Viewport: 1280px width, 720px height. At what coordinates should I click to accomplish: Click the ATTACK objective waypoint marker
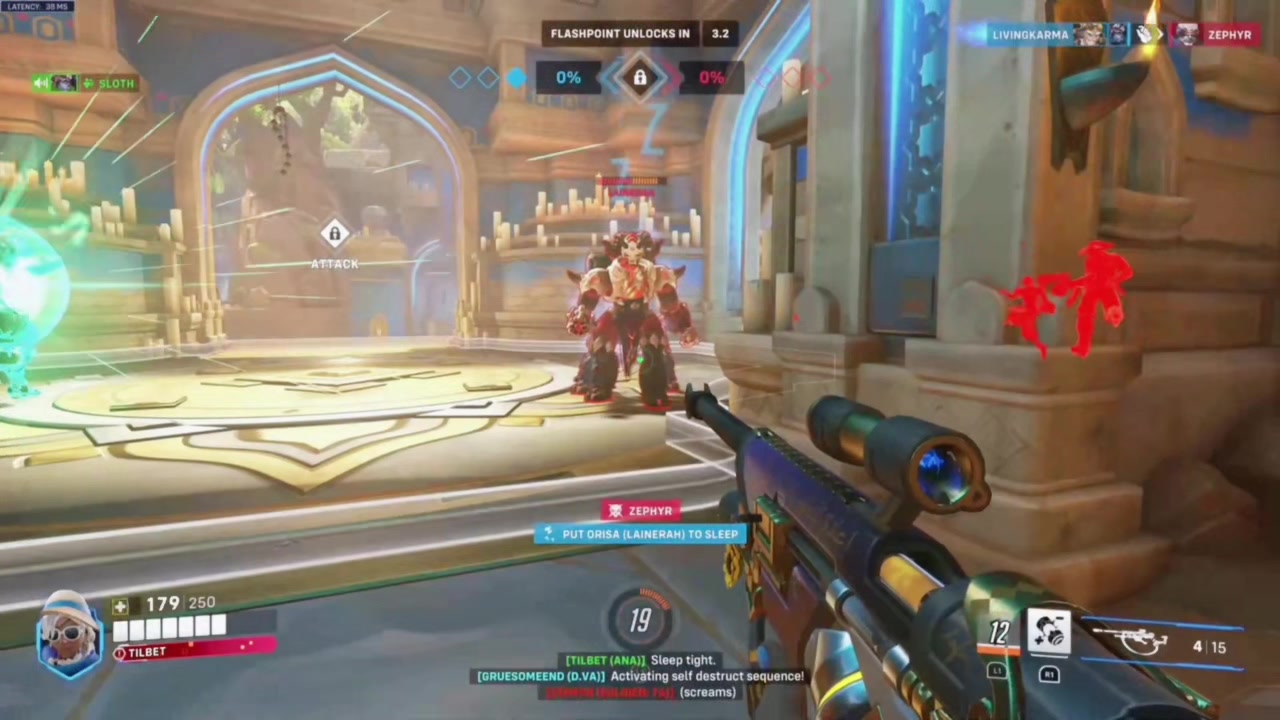[334, 236]
